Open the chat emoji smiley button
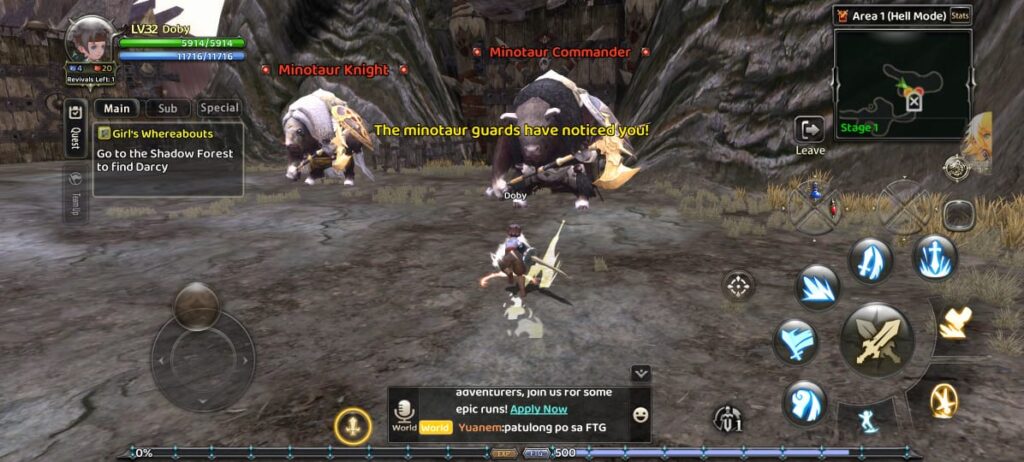Image resolution: width=1024 pixels, height=462 pixels. [640, 413]
